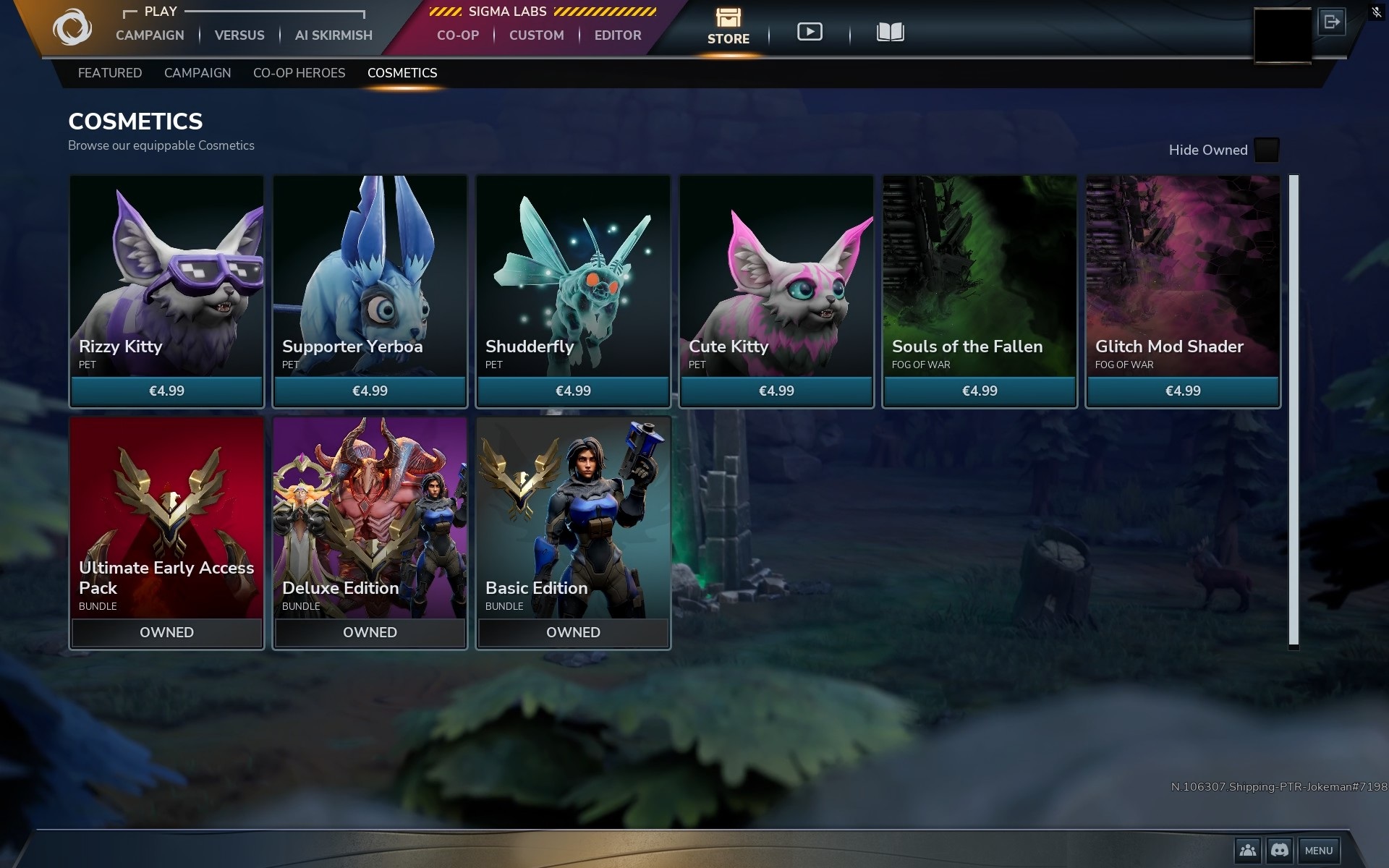Purchase Cute Kitty for €4.99

[x=776, y=391]
